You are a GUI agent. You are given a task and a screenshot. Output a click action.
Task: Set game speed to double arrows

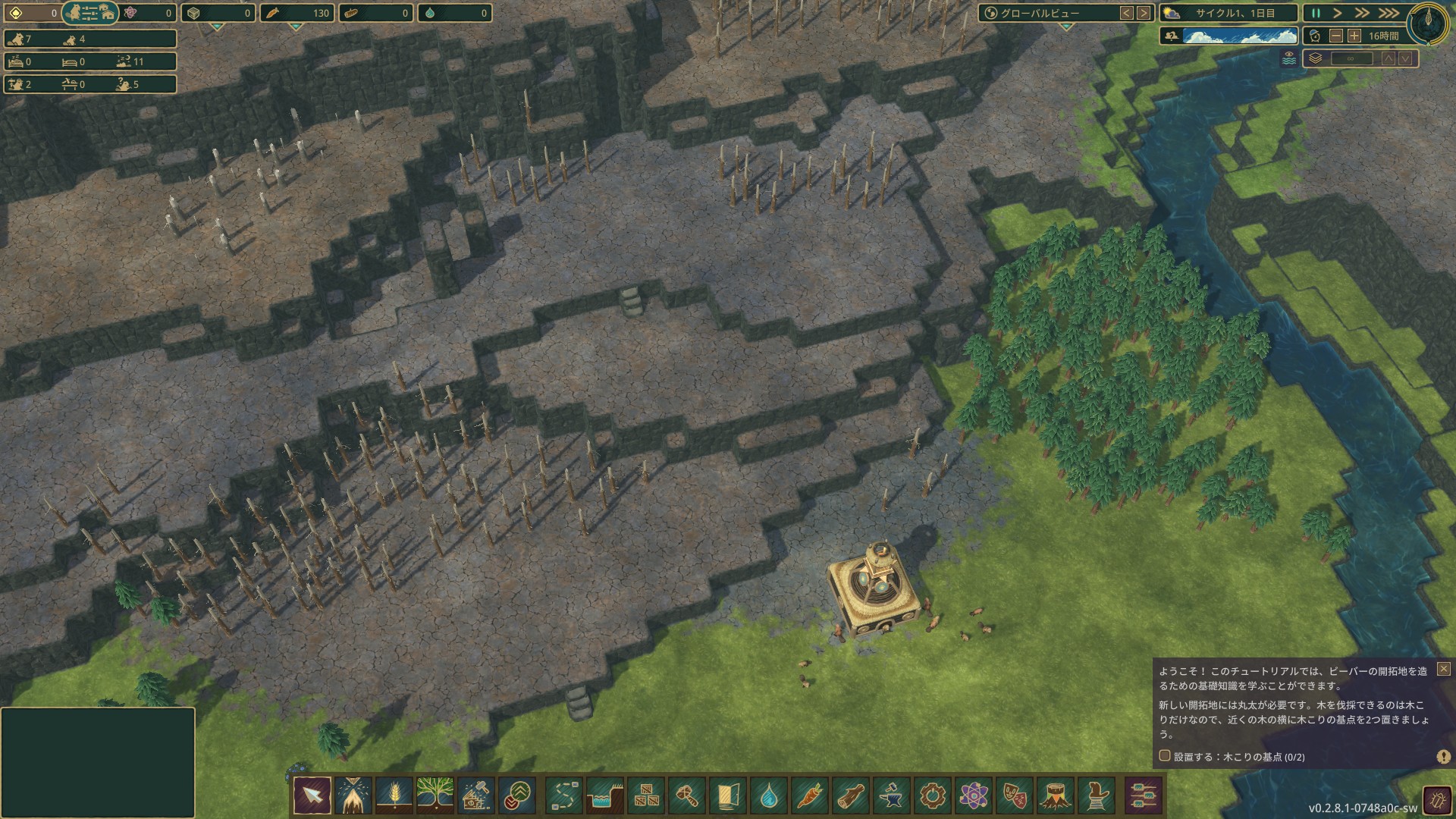1363,13
